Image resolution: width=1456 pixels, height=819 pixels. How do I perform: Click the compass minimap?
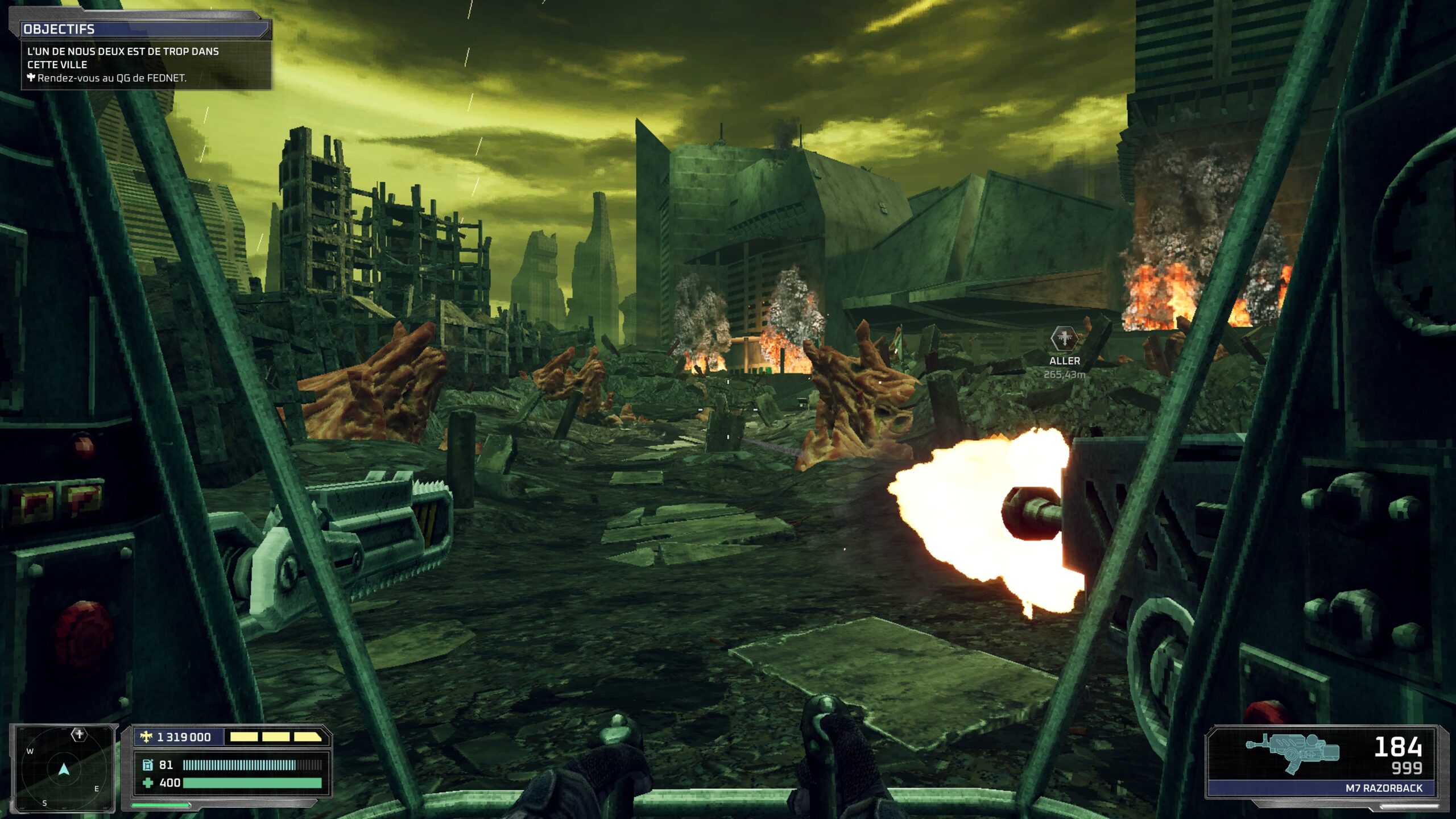pyautogui.click(x=64, y=769)
